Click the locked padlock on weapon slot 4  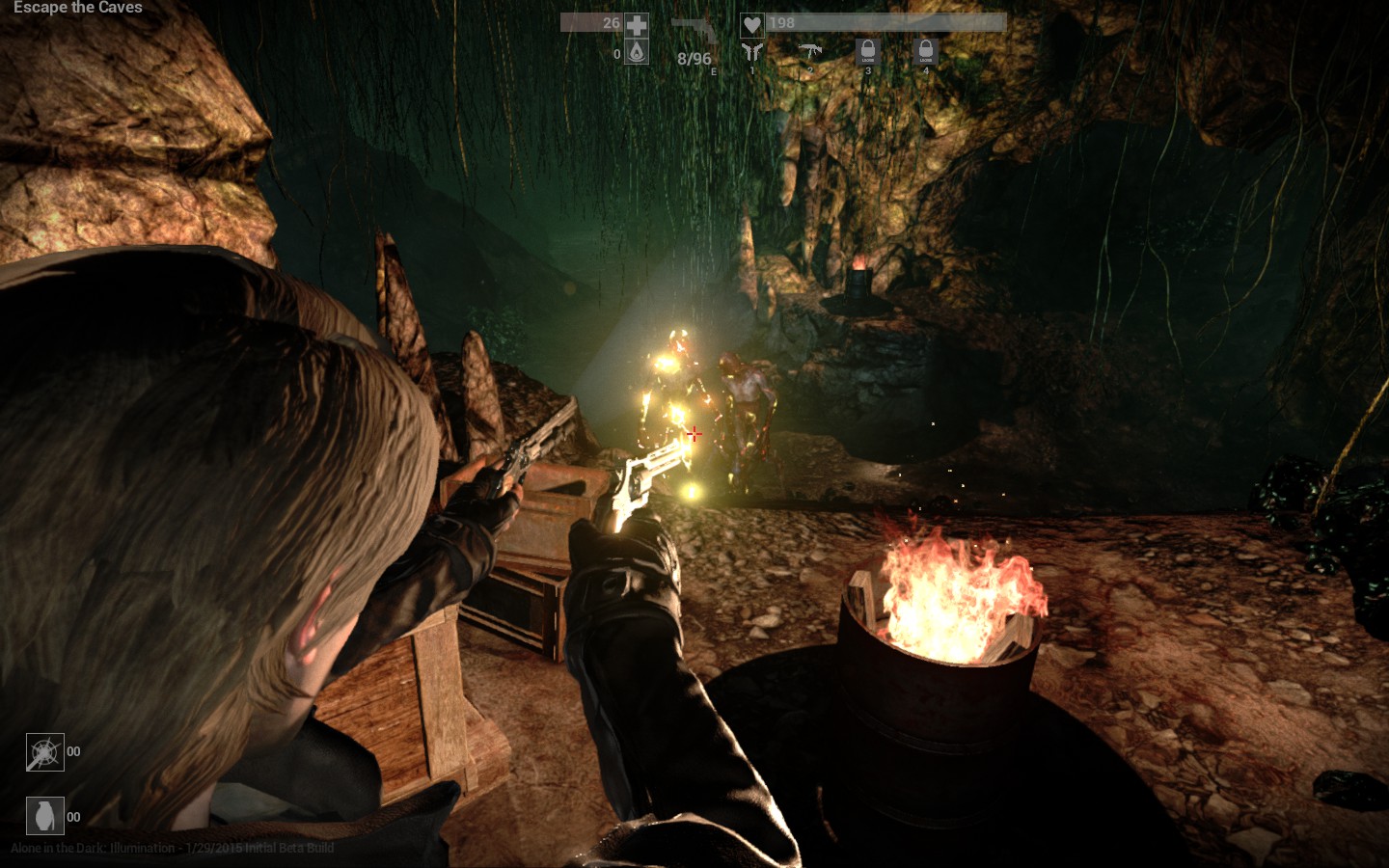[925, 50]
